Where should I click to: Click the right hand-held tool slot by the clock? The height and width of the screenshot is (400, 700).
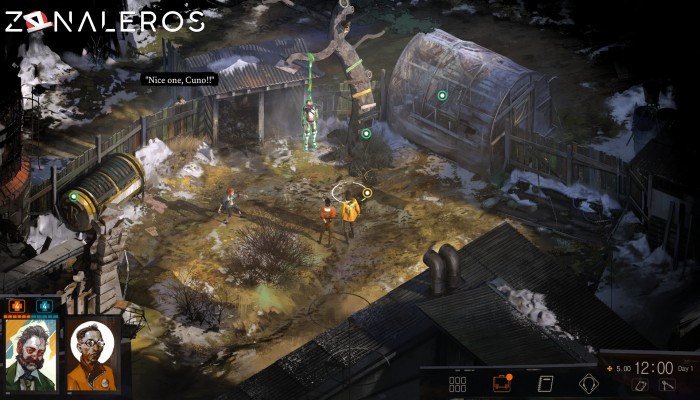668,386
